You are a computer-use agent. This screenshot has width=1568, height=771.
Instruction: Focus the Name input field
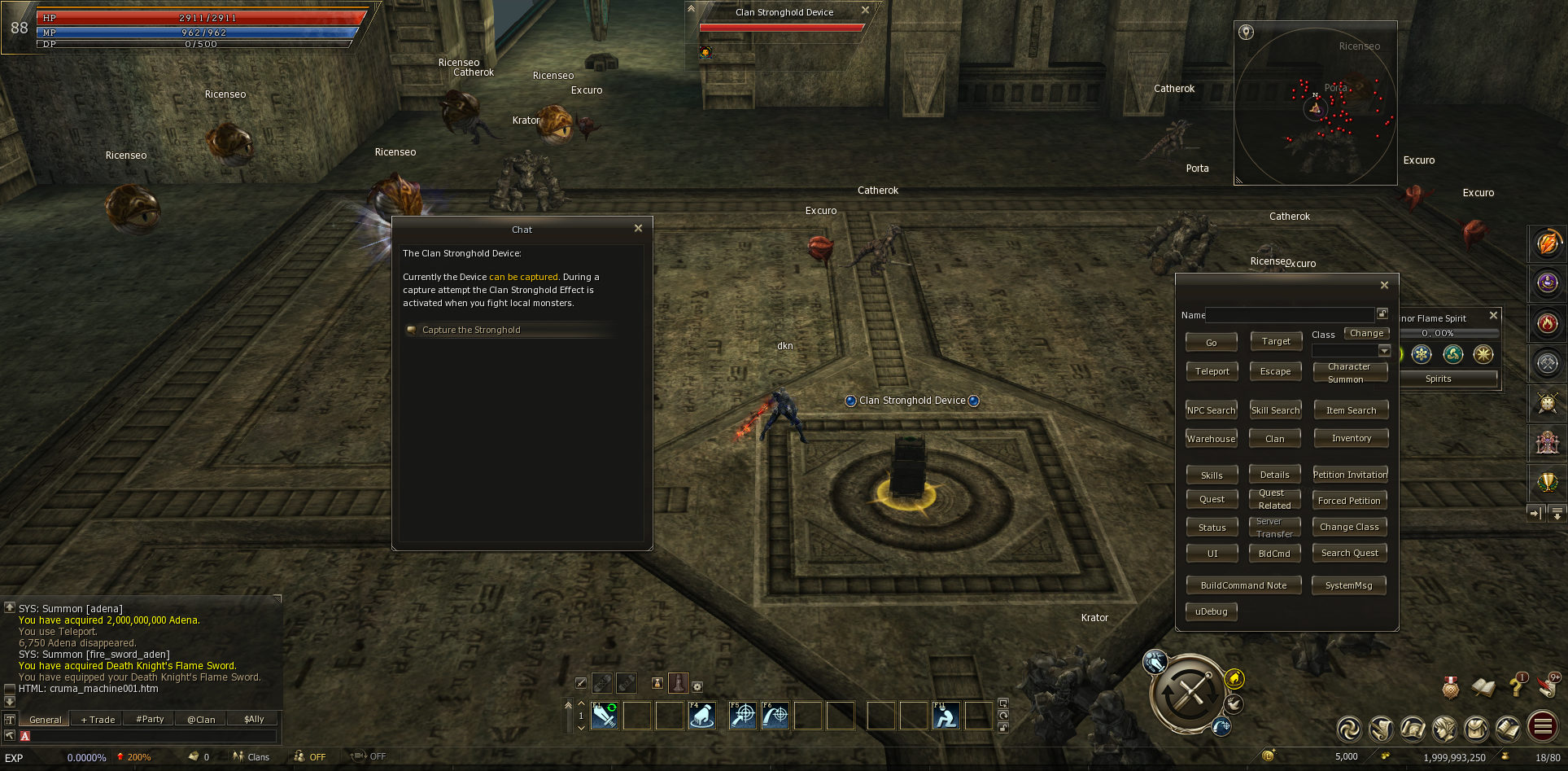coord(1290,315)
